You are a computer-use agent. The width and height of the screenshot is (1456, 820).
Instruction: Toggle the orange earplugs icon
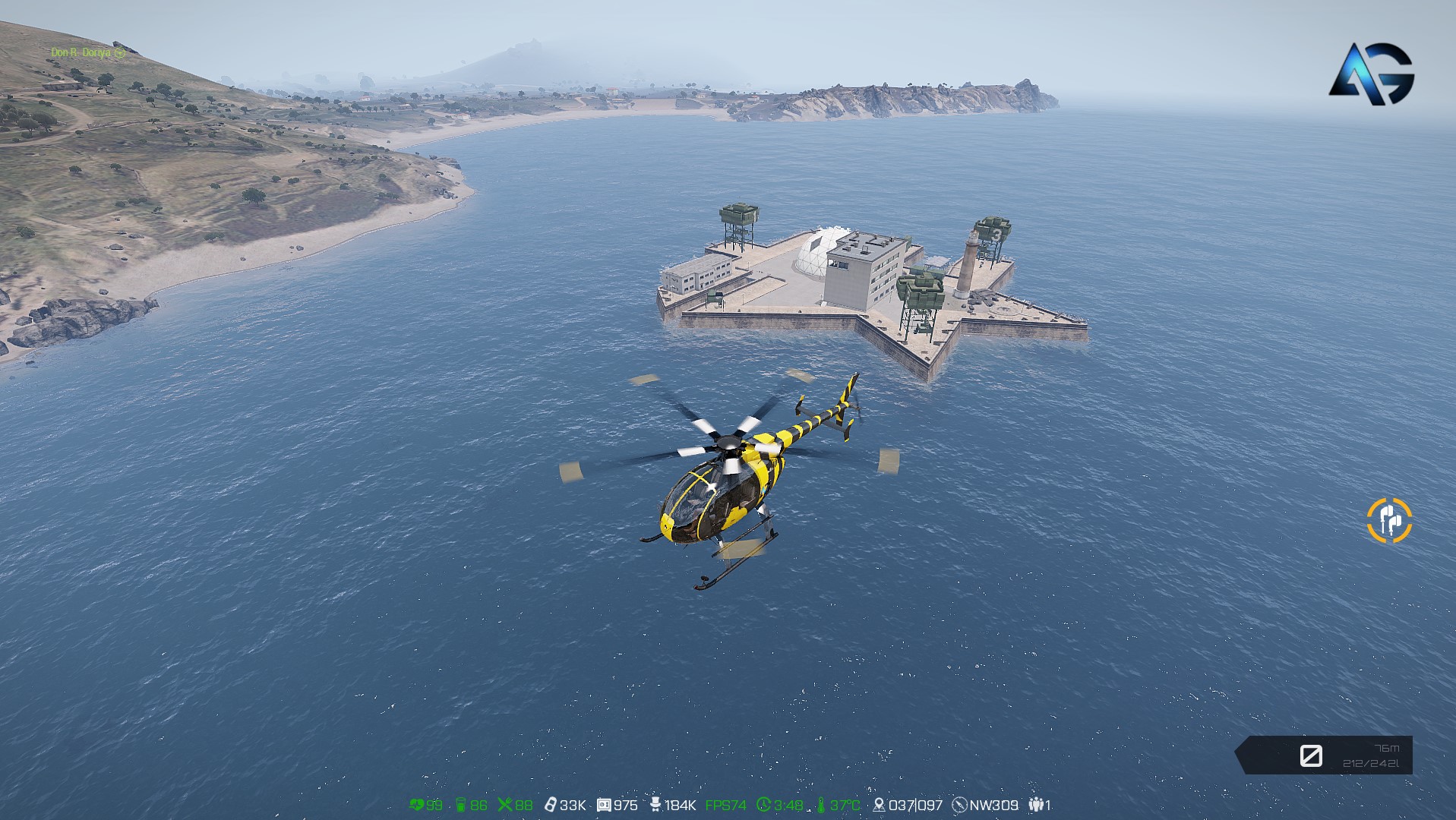[x=1389, y=520]
